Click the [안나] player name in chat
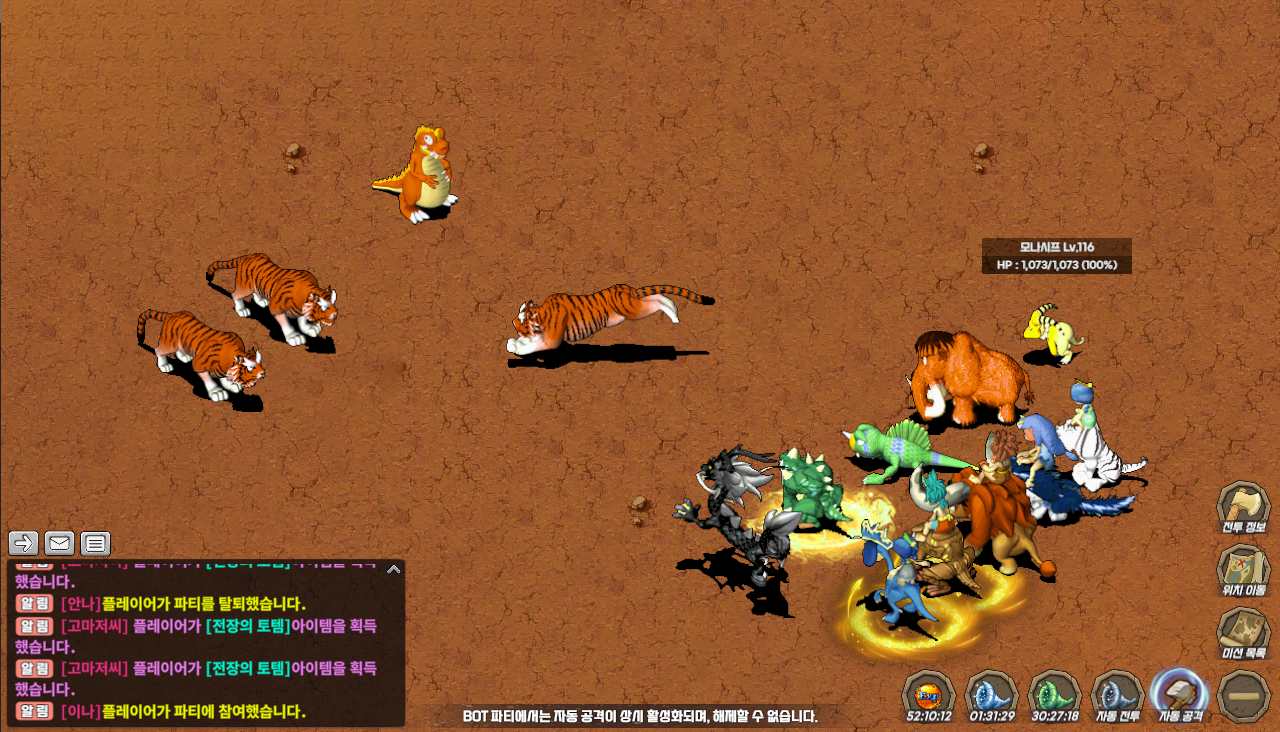Screen dimensions: 1280x732 point(80,603)
